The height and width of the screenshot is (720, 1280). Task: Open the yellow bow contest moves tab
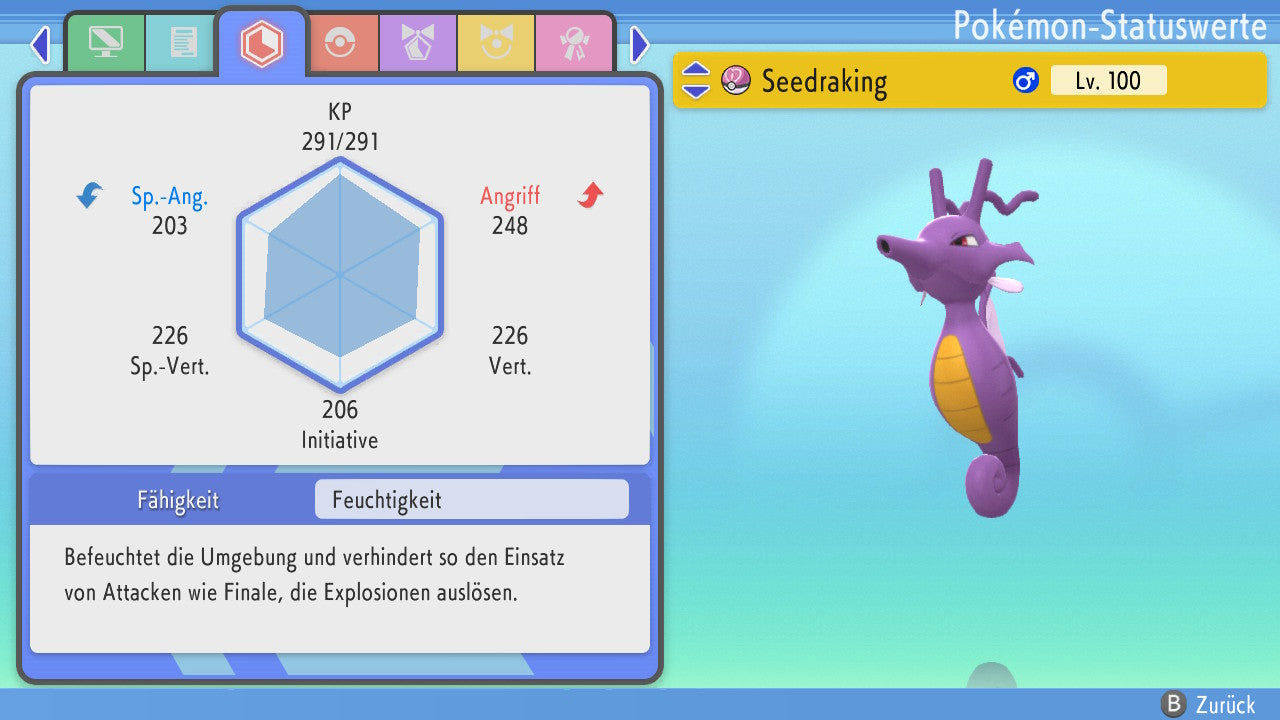point(495,42)
